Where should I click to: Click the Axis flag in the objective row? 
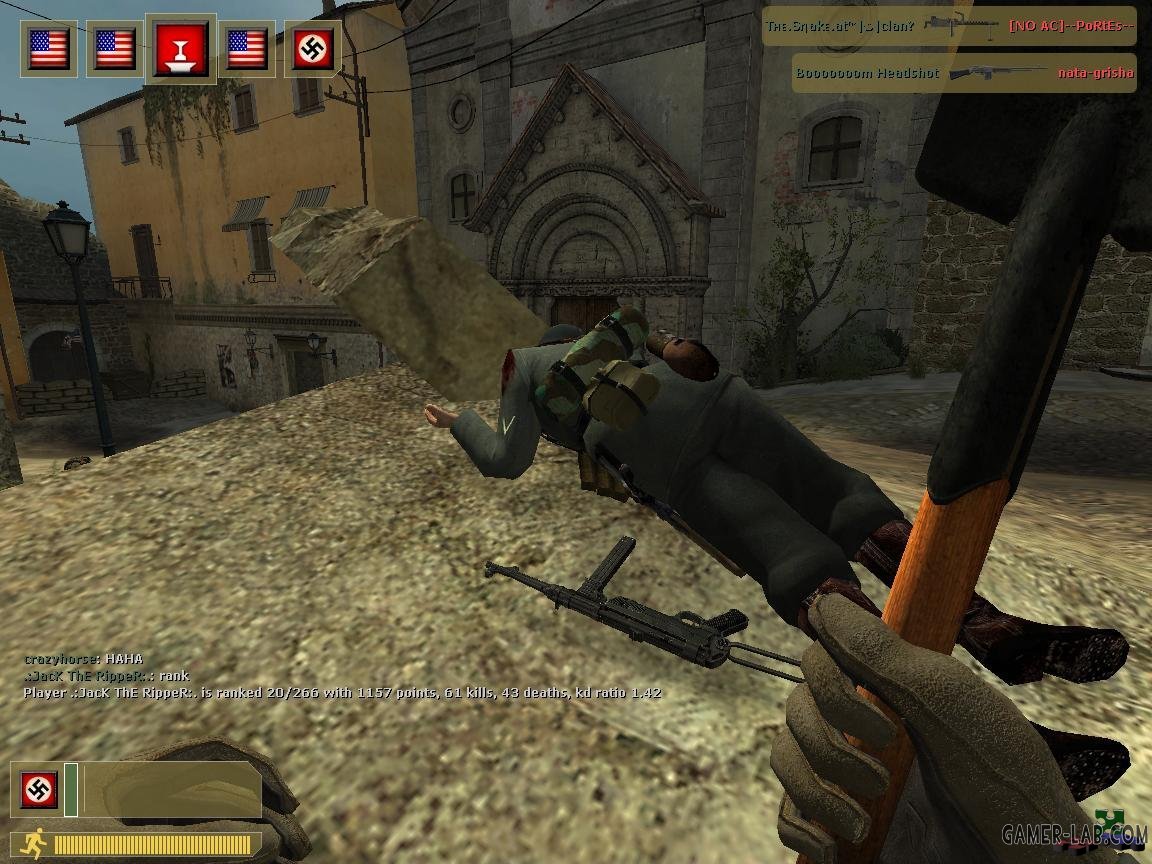tap(313, 49)
